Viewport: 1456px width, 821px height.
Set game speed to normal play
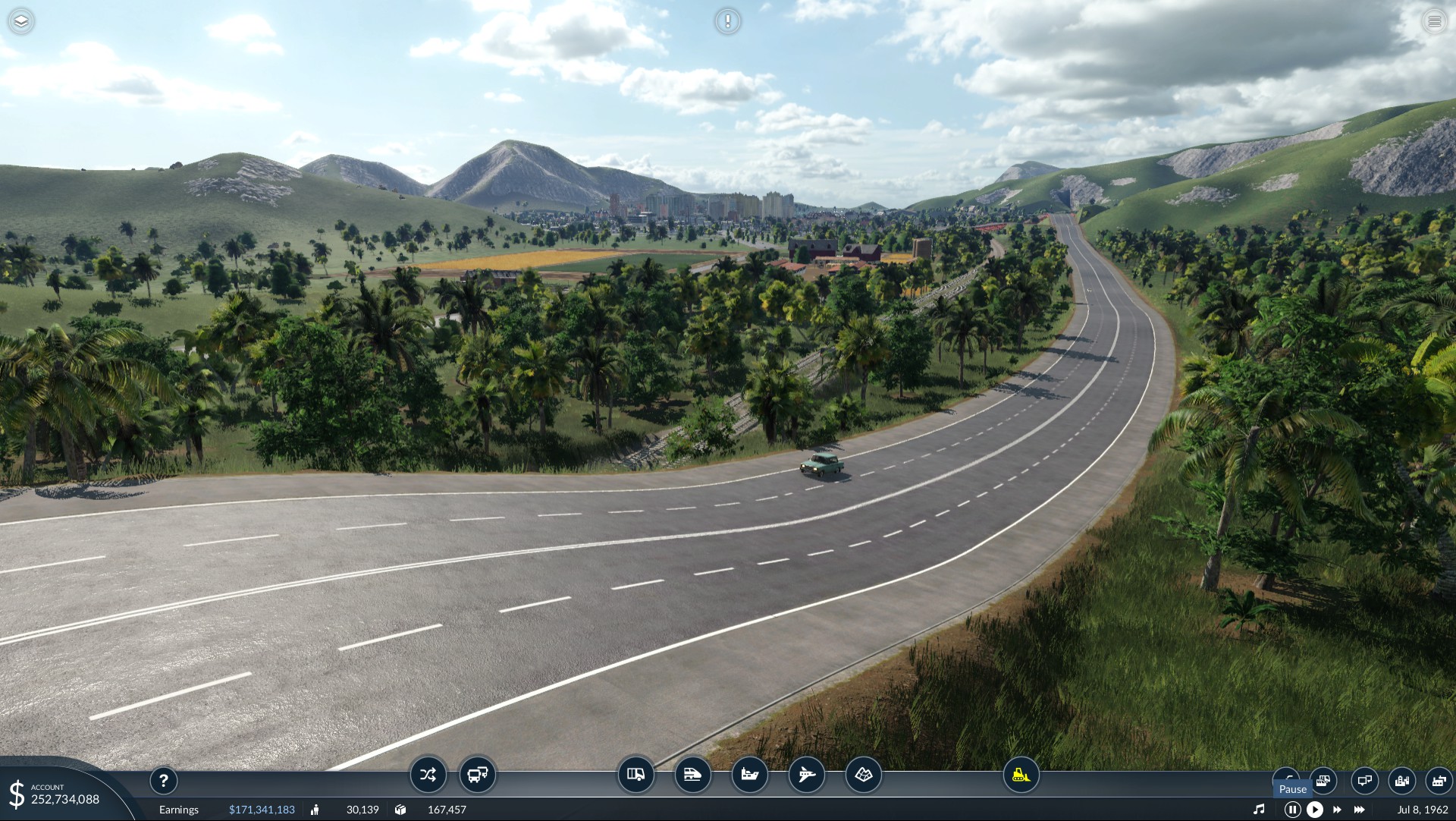tap(1315, 810)
